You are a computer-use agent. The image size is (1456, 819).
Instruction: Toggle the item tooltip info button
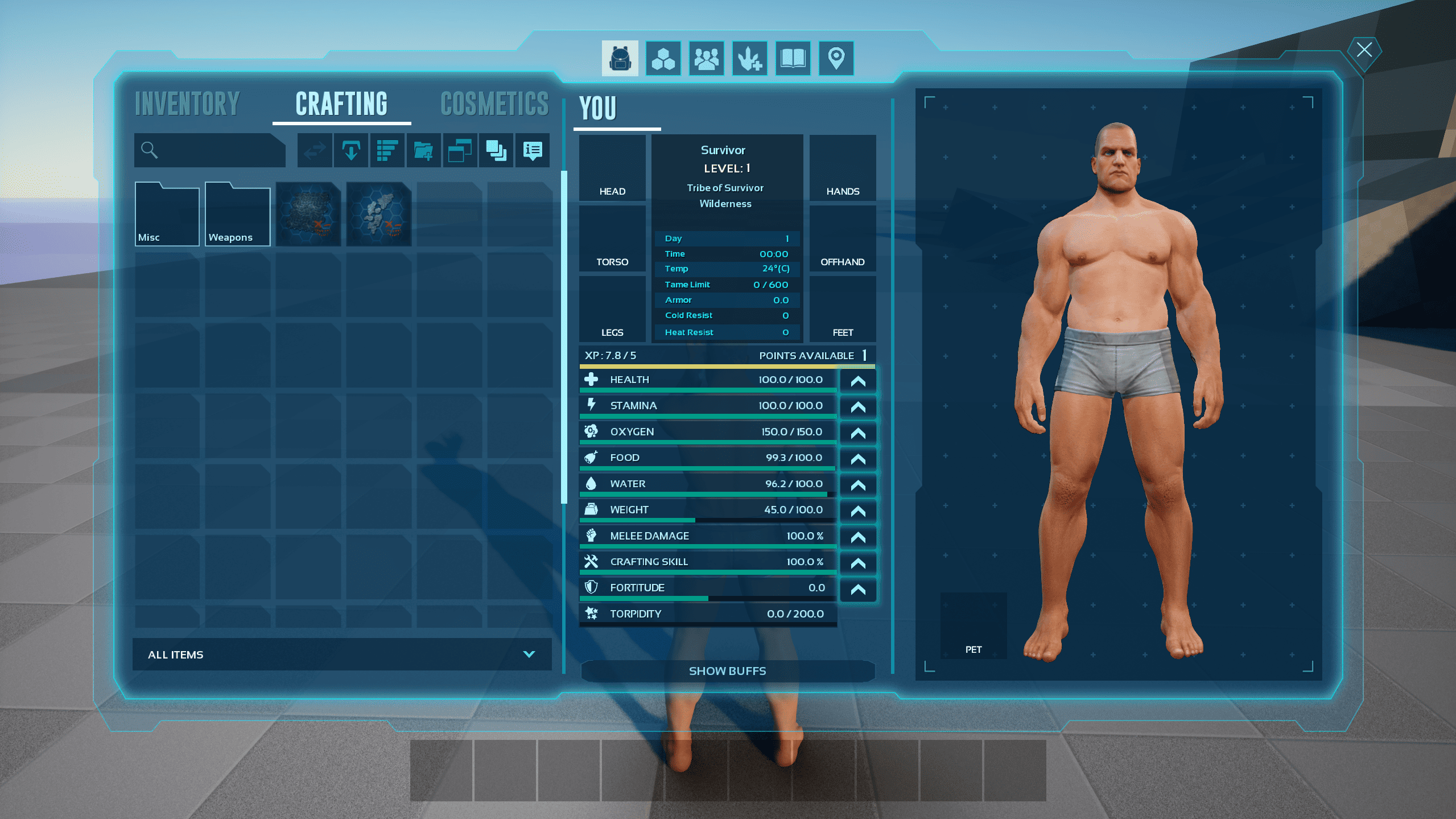[x=532, y=150]
